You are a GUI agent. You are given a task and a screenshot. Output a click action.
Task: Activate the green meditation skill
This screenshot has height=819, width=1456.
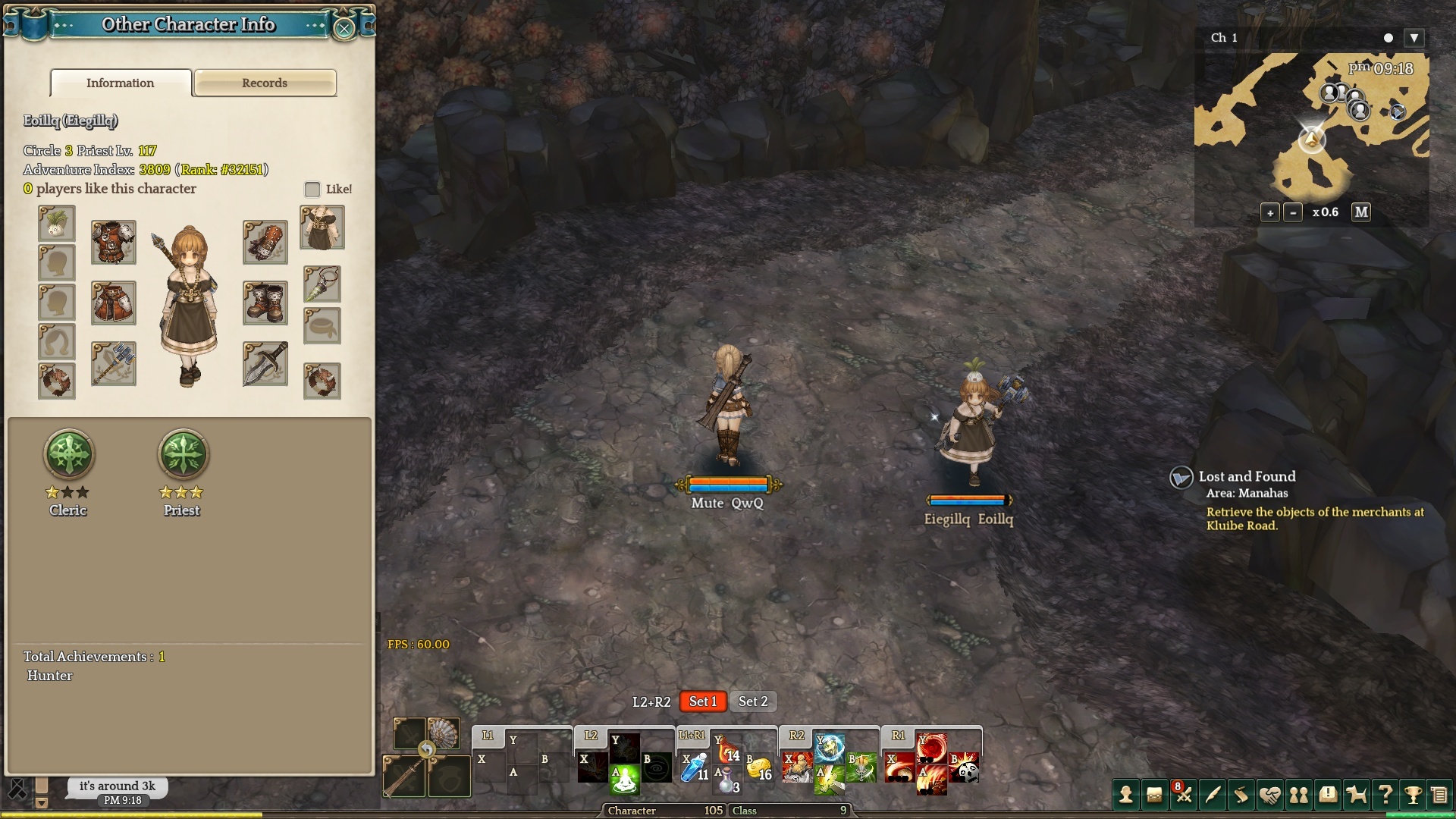point(624,780)
